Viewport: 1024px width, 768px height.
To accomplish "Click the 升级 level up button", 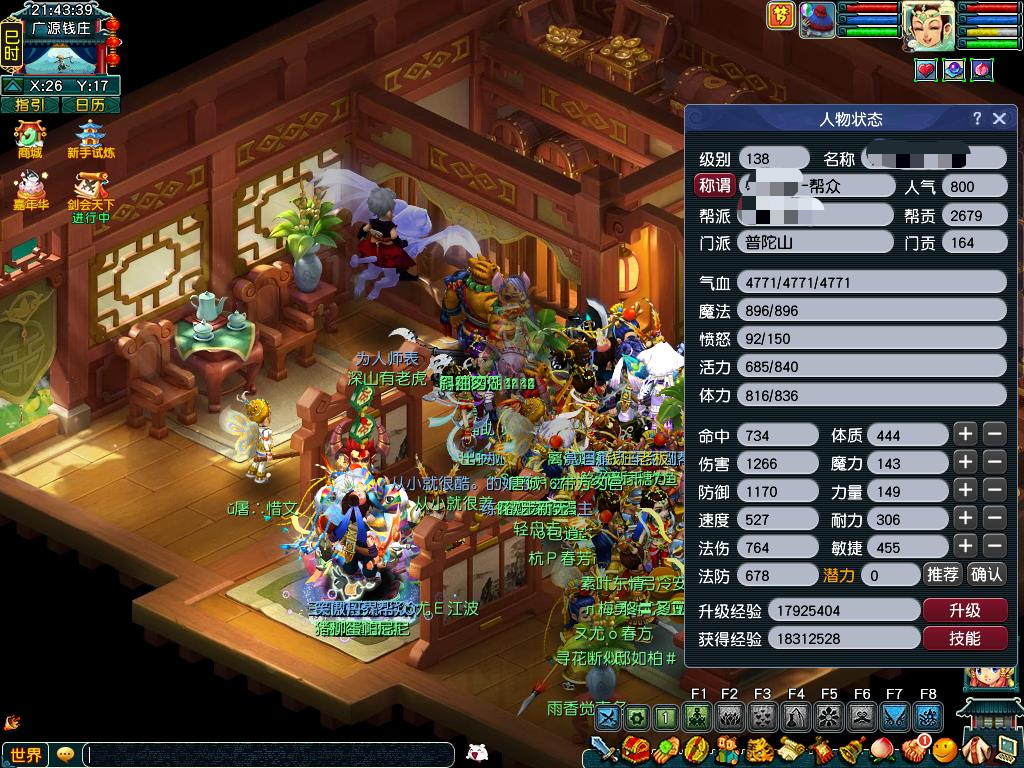I will coord(964,610).
